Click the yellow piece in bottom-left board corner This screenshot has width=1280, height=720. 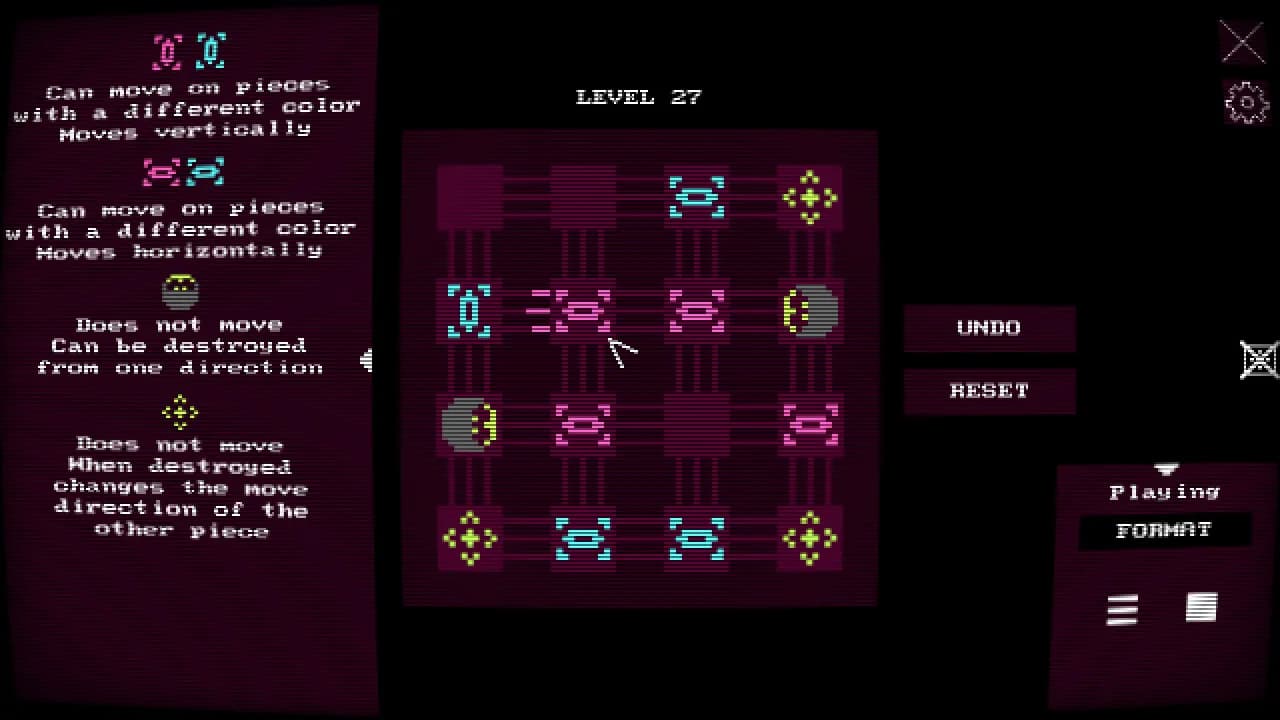click(469, 538)
